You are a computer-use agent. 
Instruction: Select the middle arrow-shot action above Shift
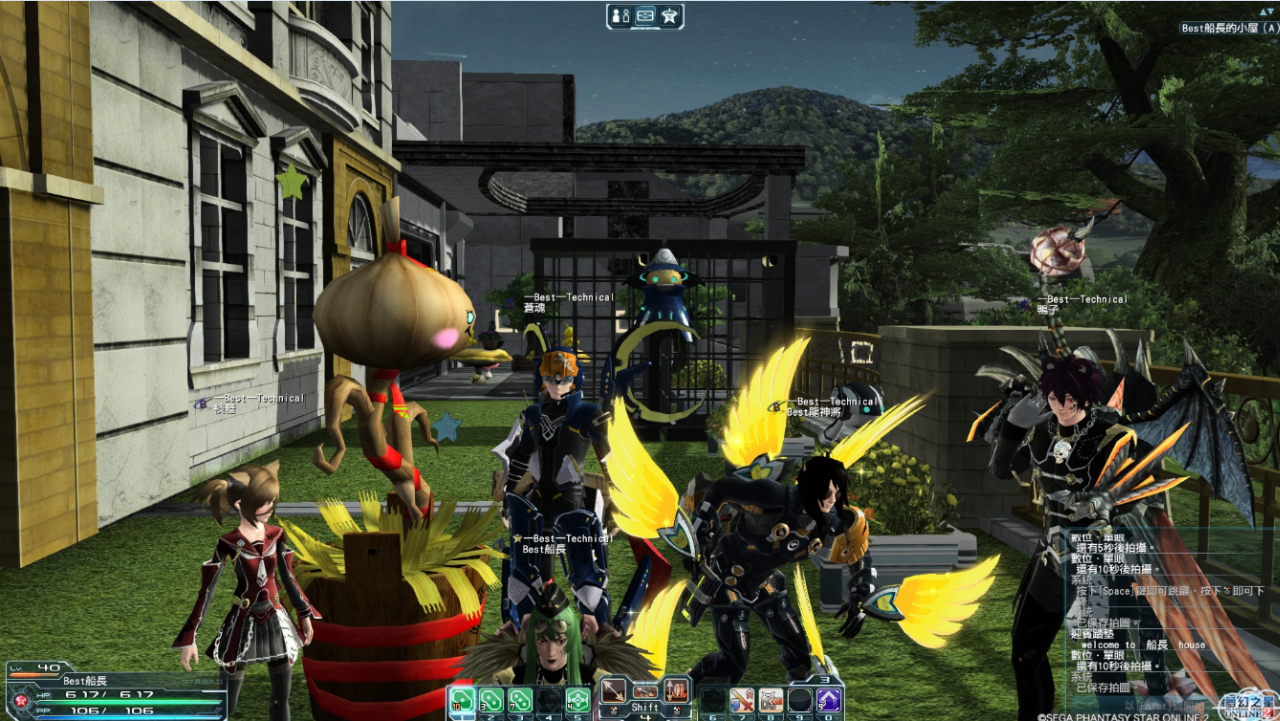(x=645, y=690)
